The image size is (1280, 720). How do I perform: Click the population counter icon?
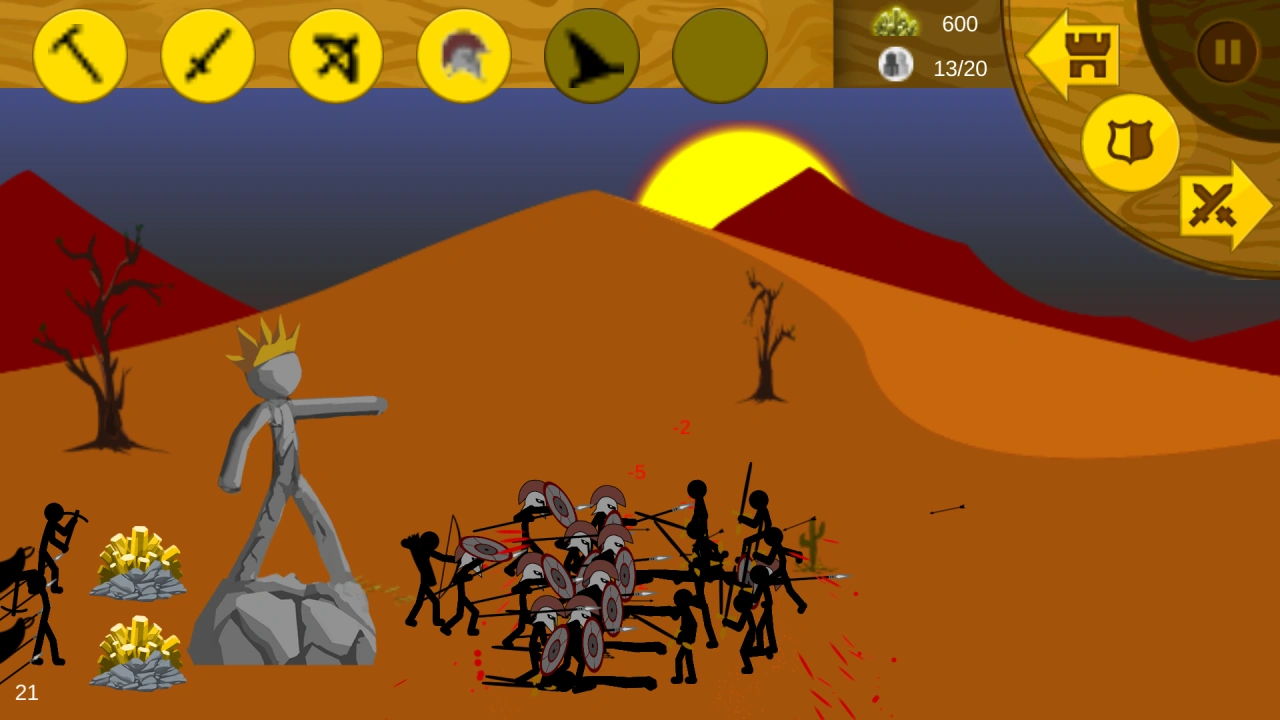896,66
